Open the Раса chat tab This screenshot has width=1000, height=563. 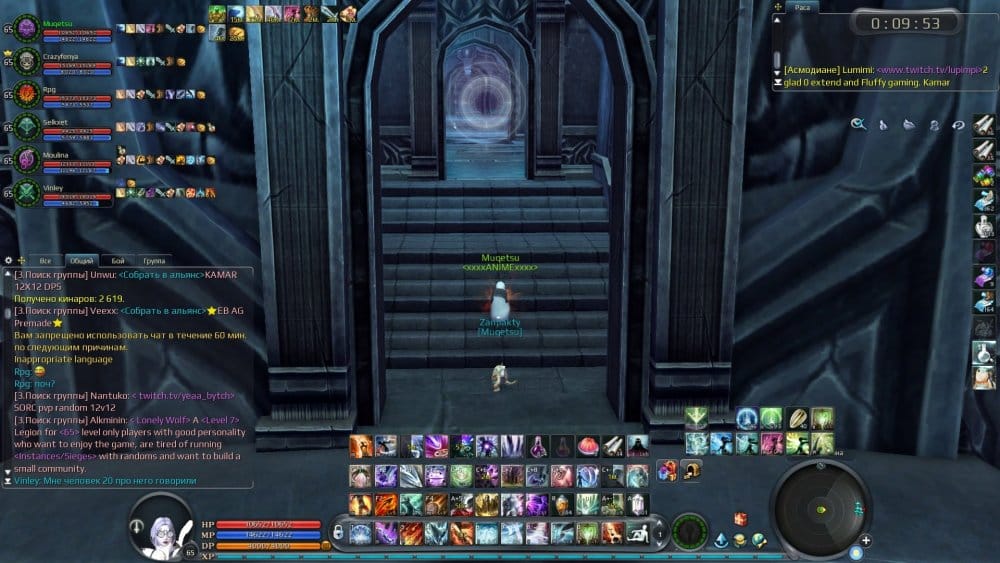click(x=802, y=7)
